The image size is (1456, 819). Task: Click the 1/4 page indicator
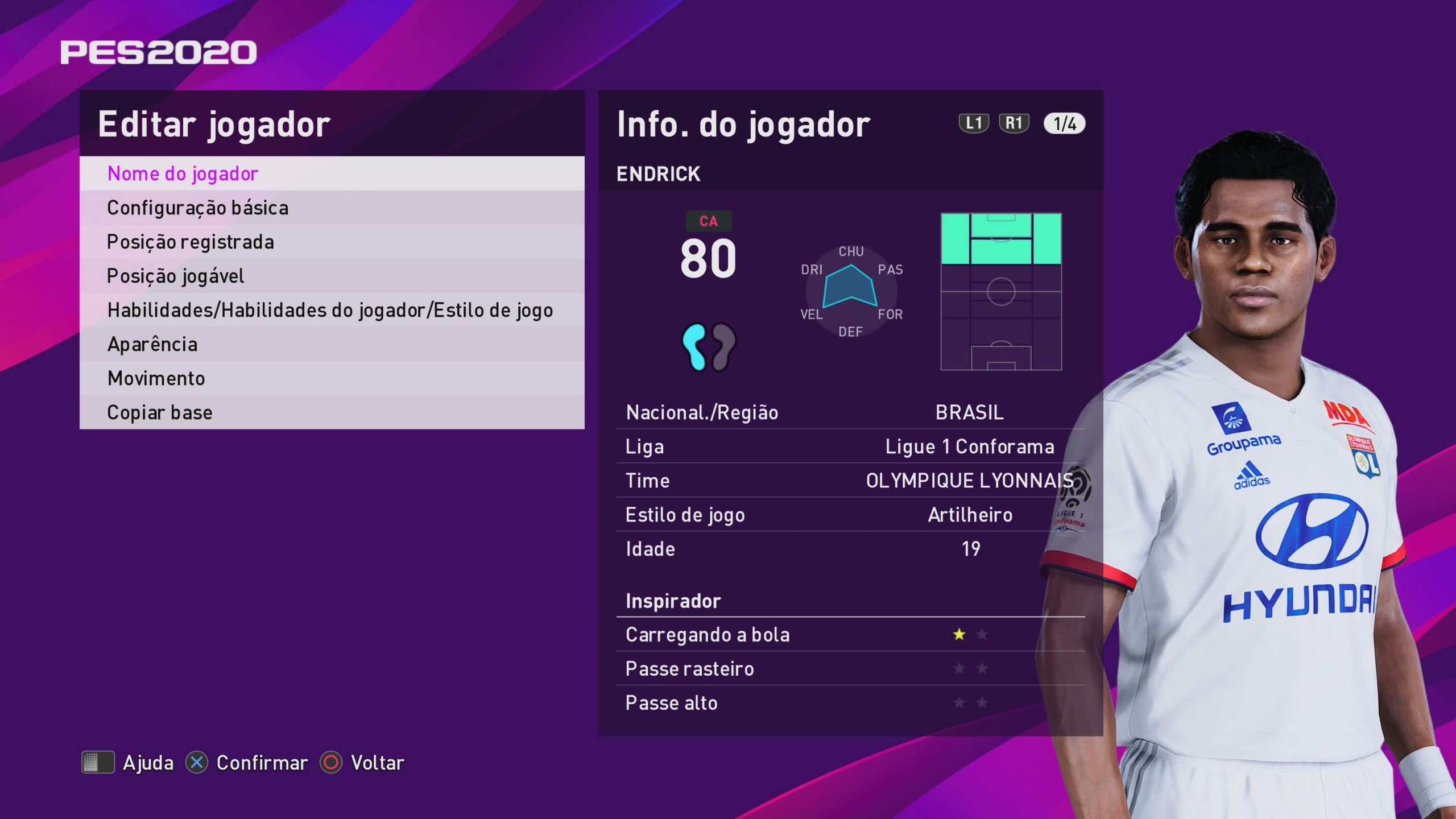click(x=1064, y=123)
